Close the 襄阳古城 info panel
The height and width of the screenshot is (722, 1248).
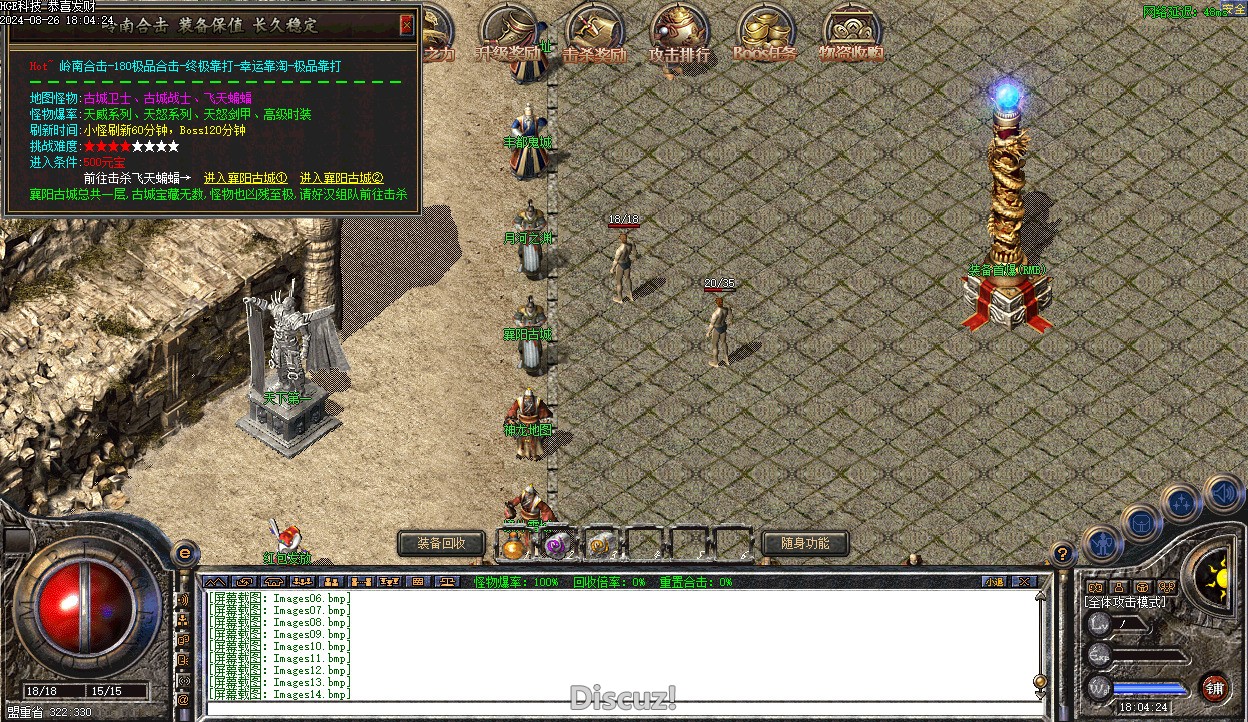click(x=406, y=25)
